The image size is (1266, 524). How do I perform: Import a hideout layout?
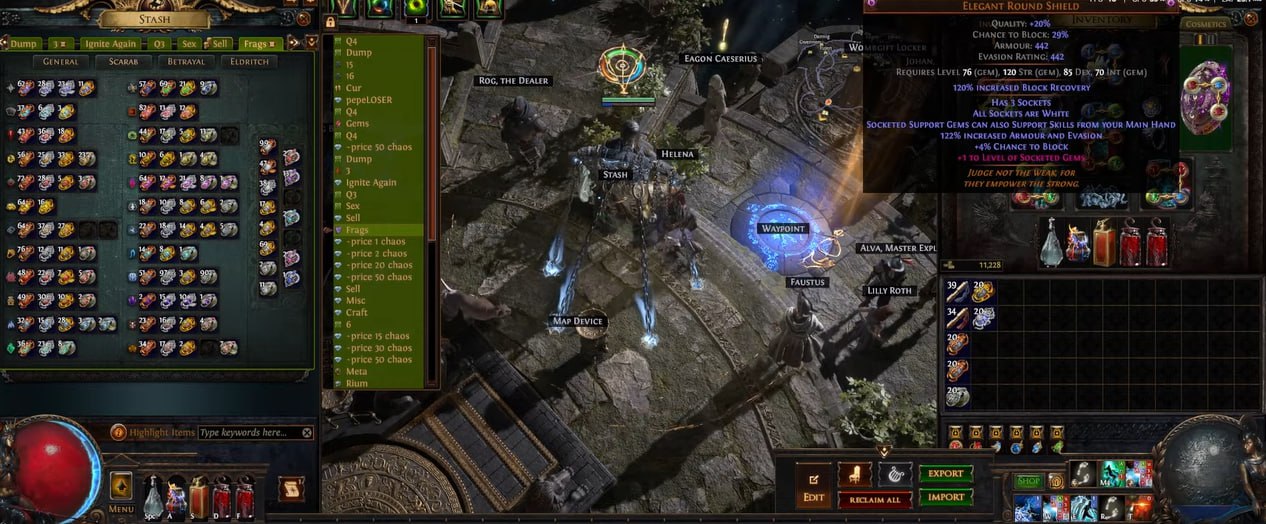pos(945,496)
